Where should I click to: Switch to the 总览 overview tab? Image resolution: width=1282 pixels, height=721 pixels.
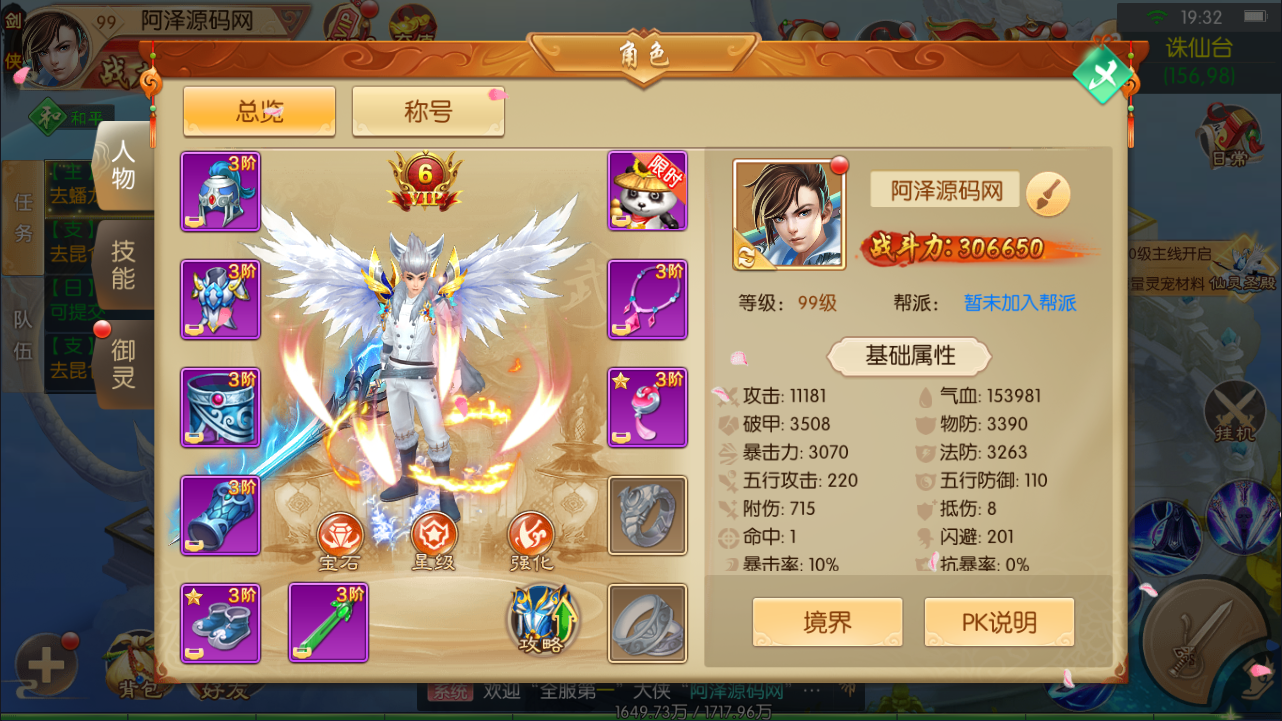[259, 111]
